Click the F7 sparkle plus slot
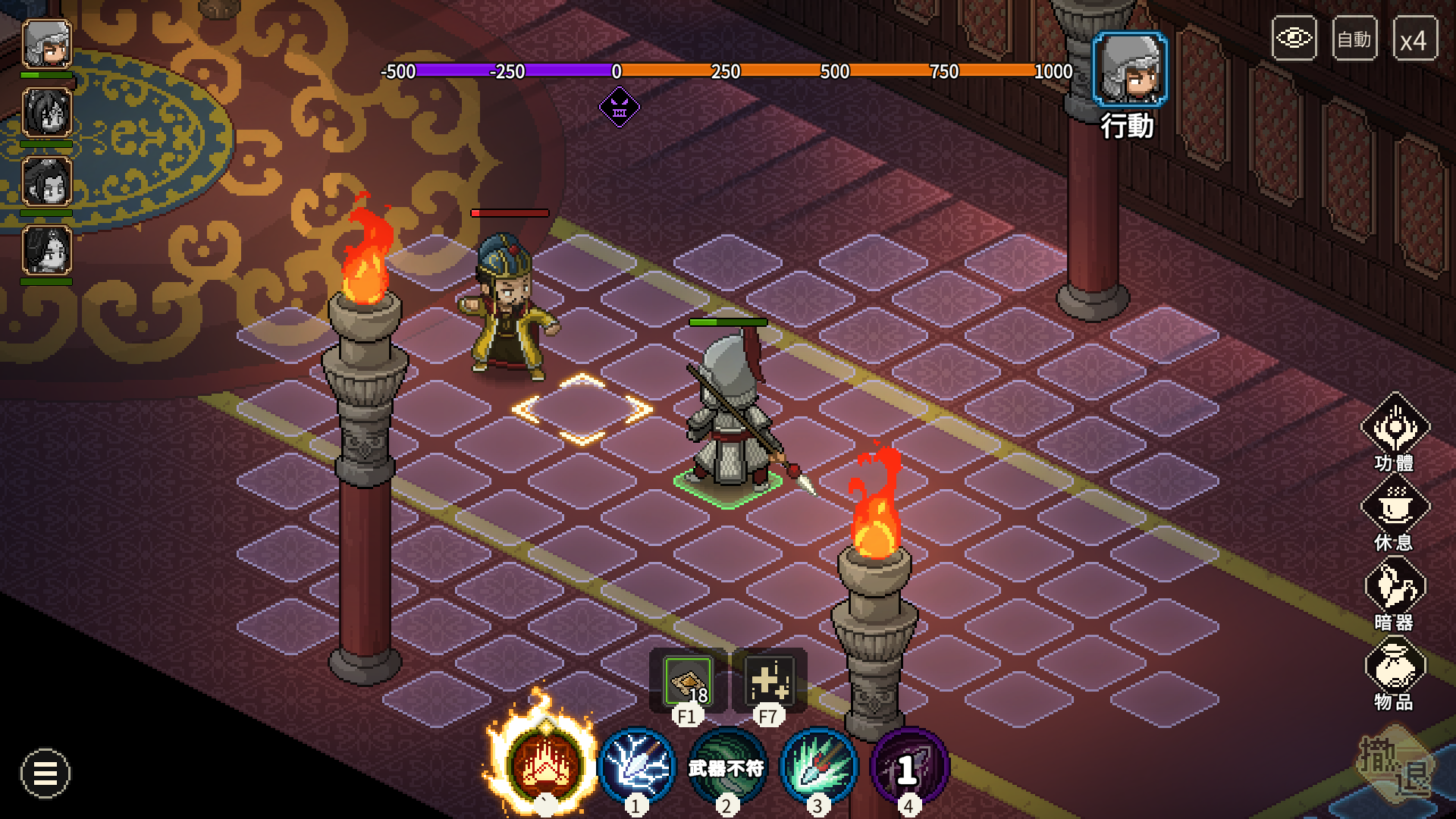1456x819 pixels. click(x=768, y=681)
